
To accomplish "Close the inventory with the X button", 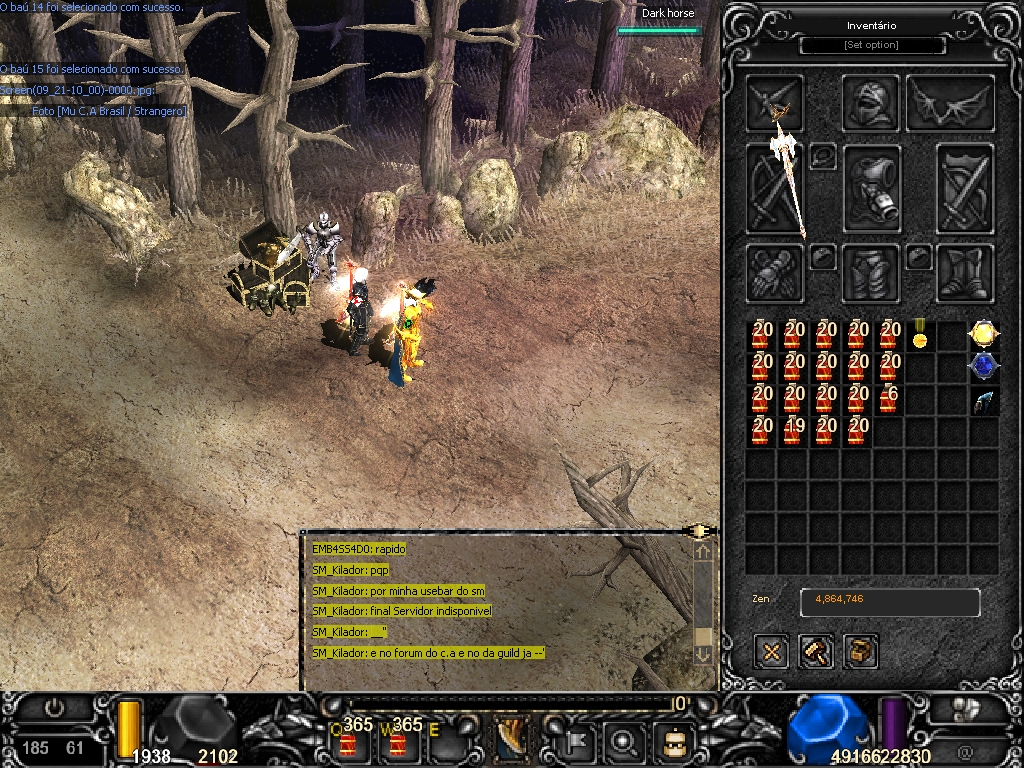I will tap(772, 652).
